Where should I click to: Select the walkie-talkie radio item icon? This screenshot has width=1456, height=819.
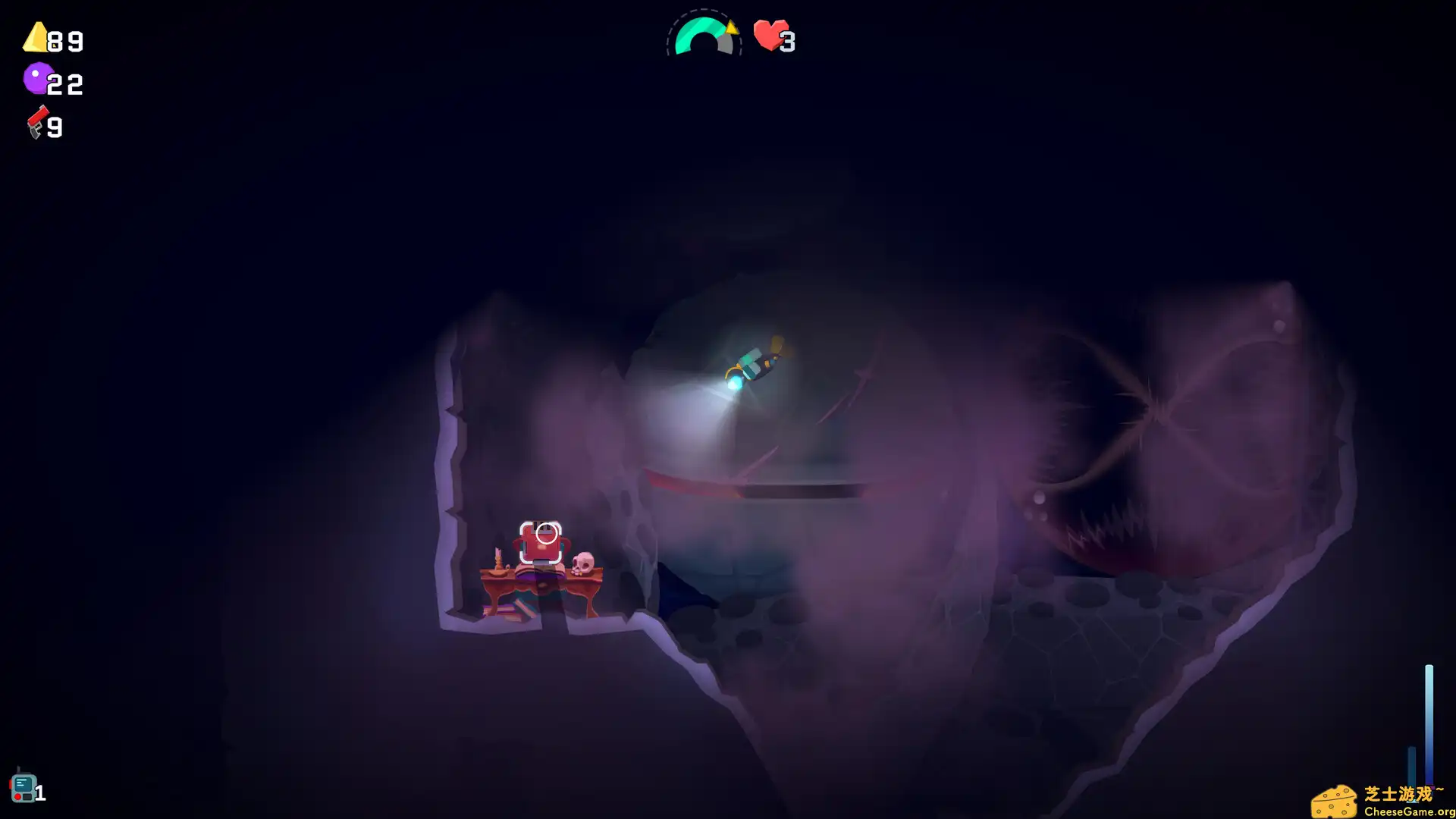tap(25, 787)
